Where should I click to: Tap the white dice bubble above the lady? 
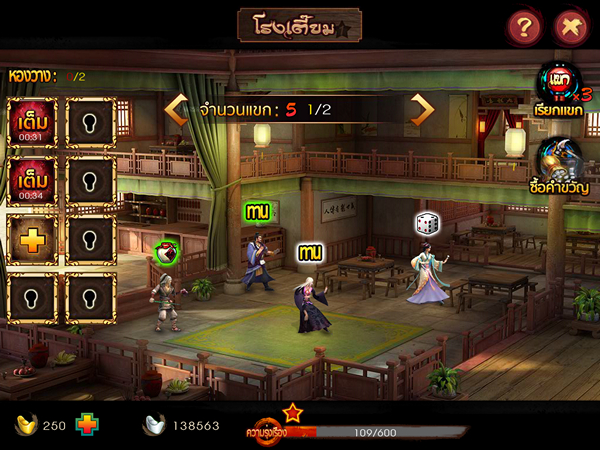pos(428,223)
